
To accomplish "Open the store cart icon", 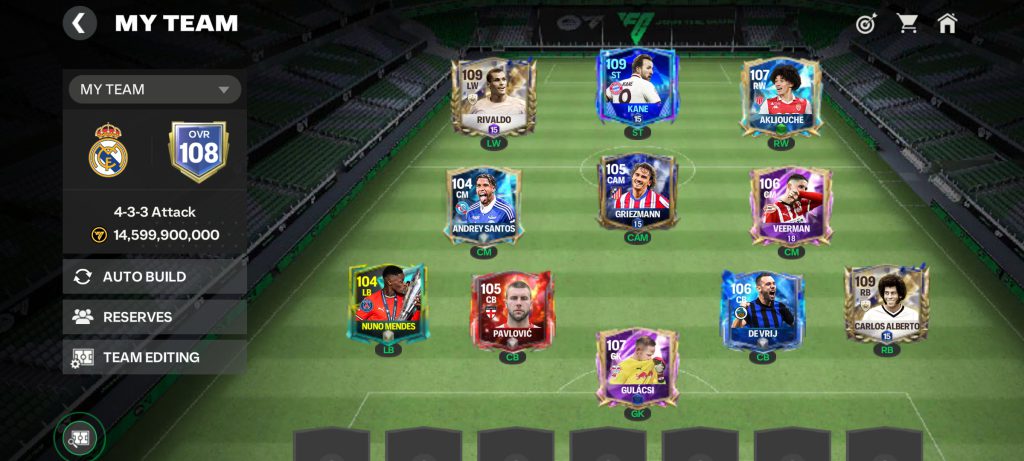I will pos(907,23).
